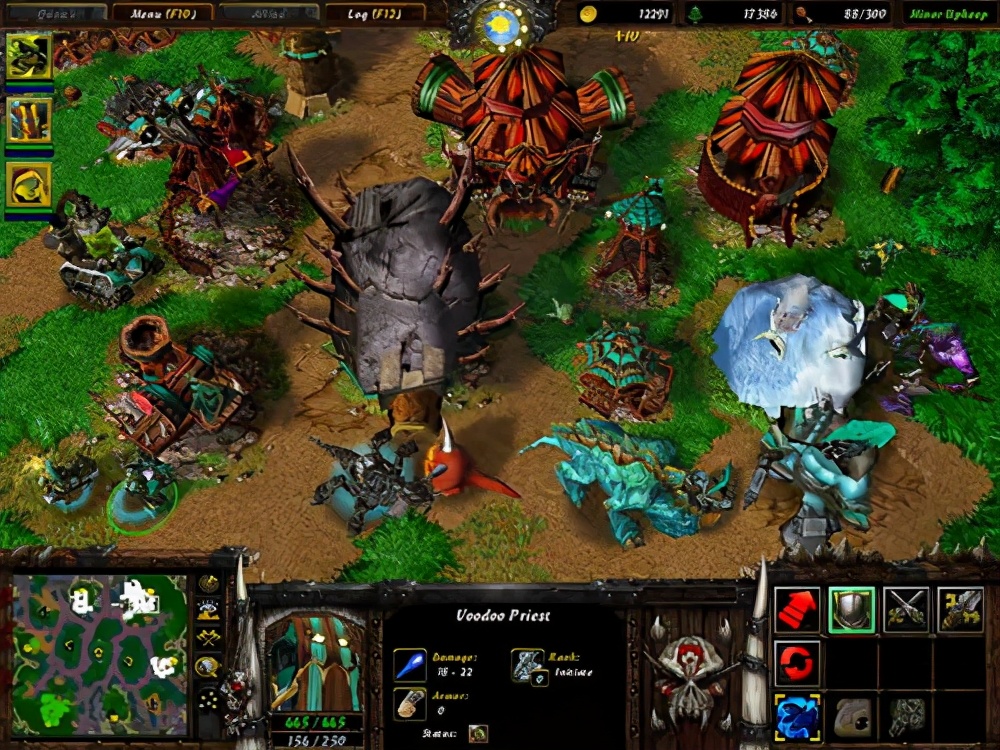Open the Quests button in the top bar
Image resolution: width=1000 pixels, height=750 pixels.
tap(57, 13)
